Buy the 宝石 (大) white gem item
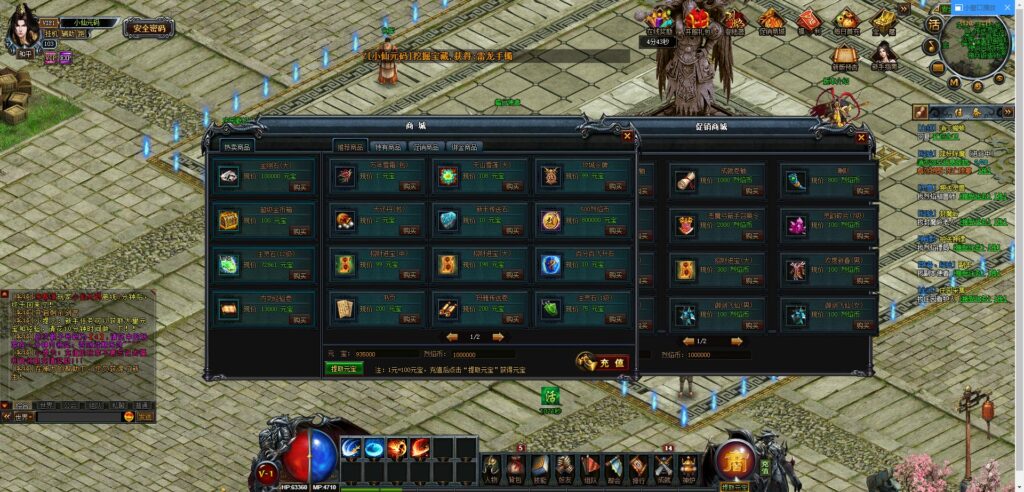 pos(299,186)
